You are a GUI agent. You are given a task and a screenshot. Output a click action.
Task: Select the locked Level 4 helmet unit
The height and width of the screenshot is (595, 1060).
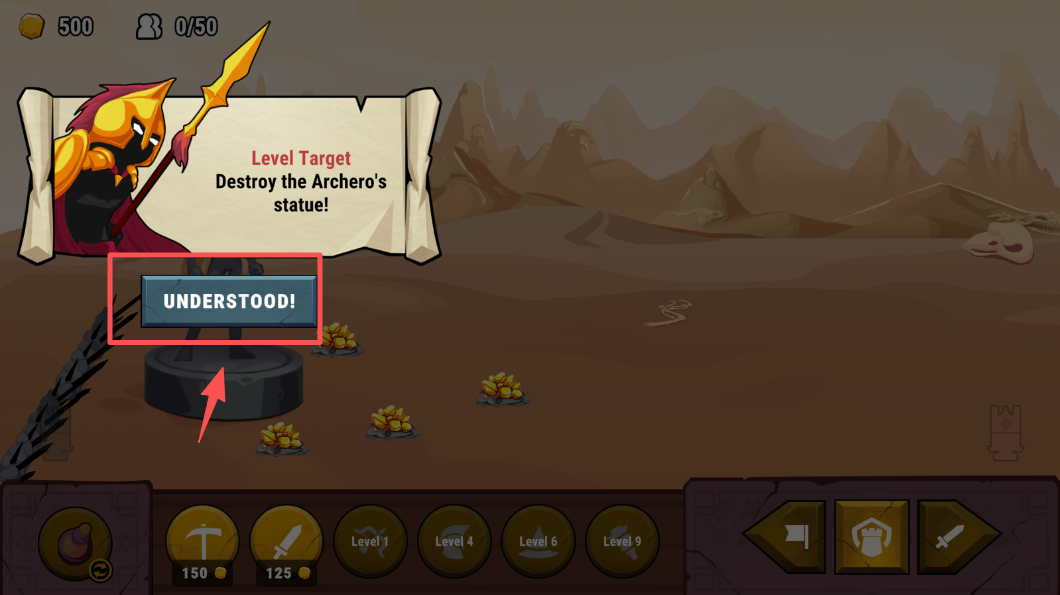coord(454,542)
